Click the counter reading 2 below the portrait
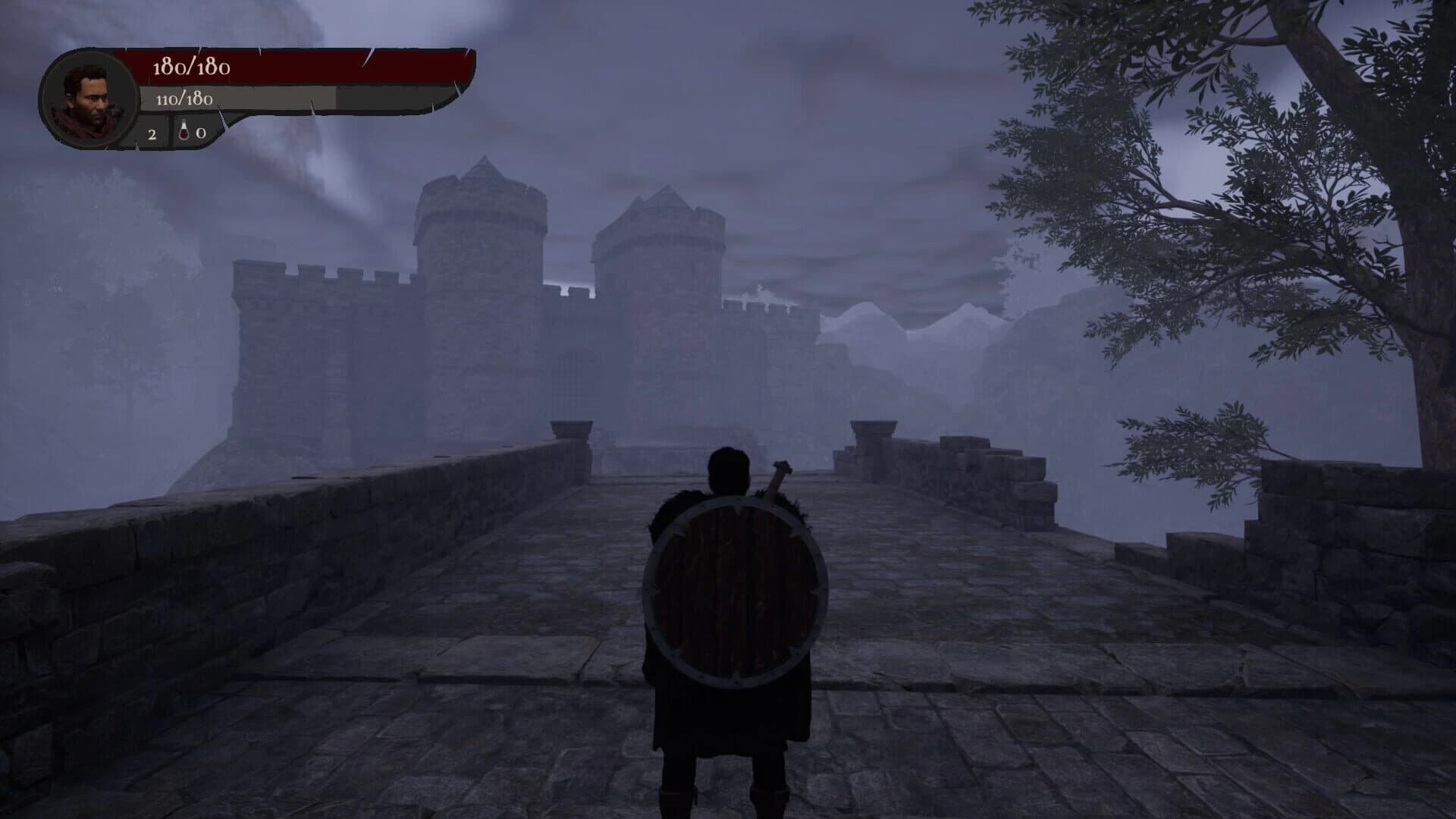The width and height of the screenshot is (1456, 819). point(152,133)
